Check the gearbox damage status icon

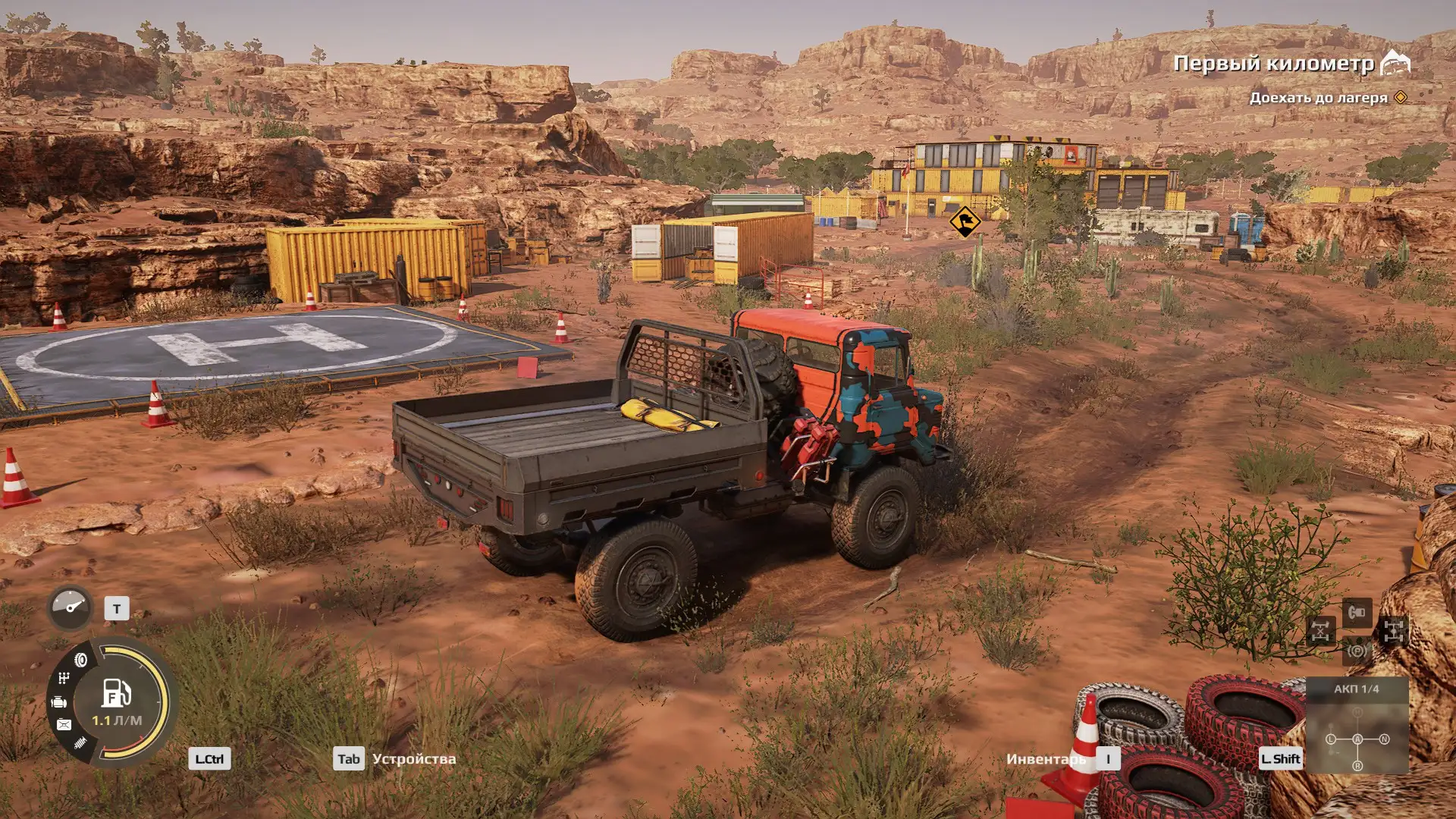(x=64, y=678)
